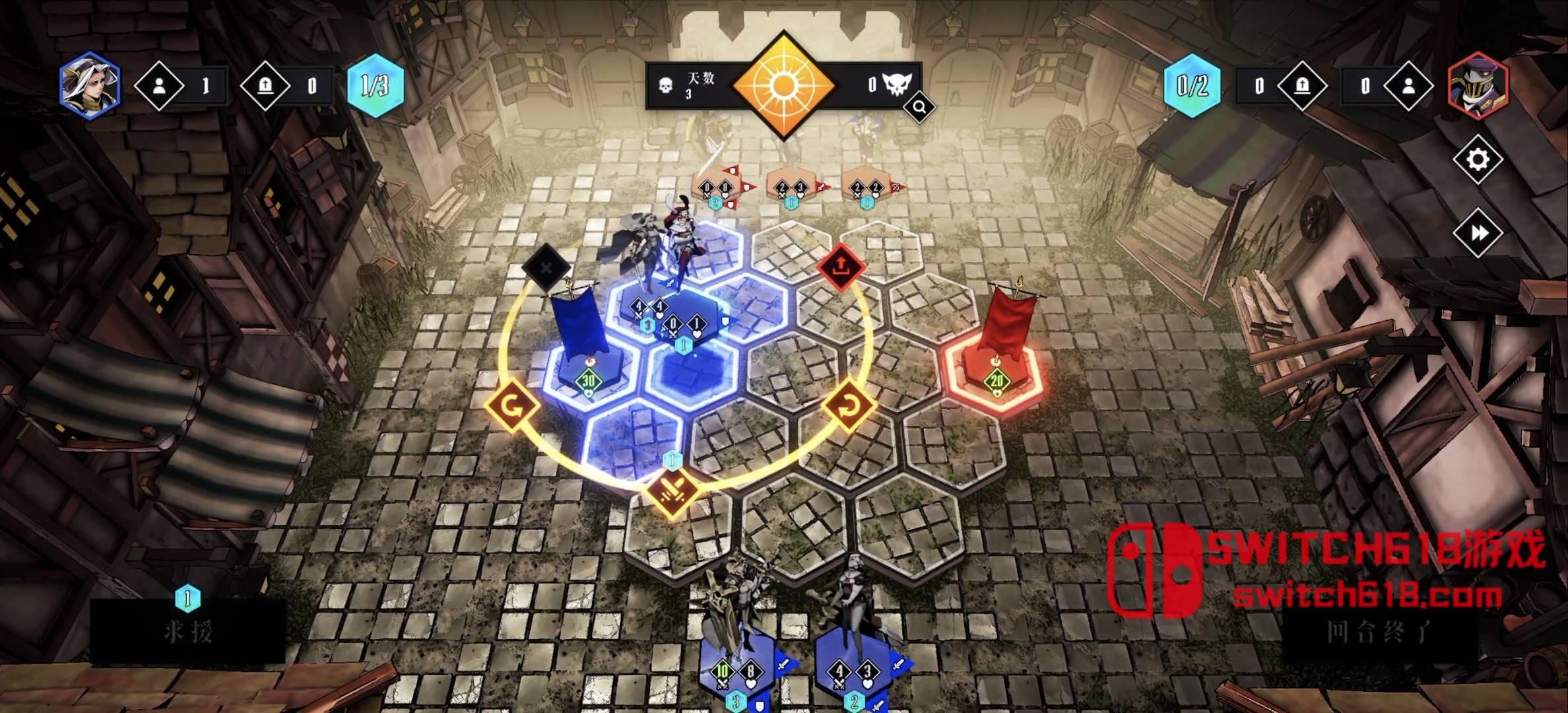Viewport: 1568px width, 713px height.
Task: Open the gear settings menu
Action: coord(1477,159)
